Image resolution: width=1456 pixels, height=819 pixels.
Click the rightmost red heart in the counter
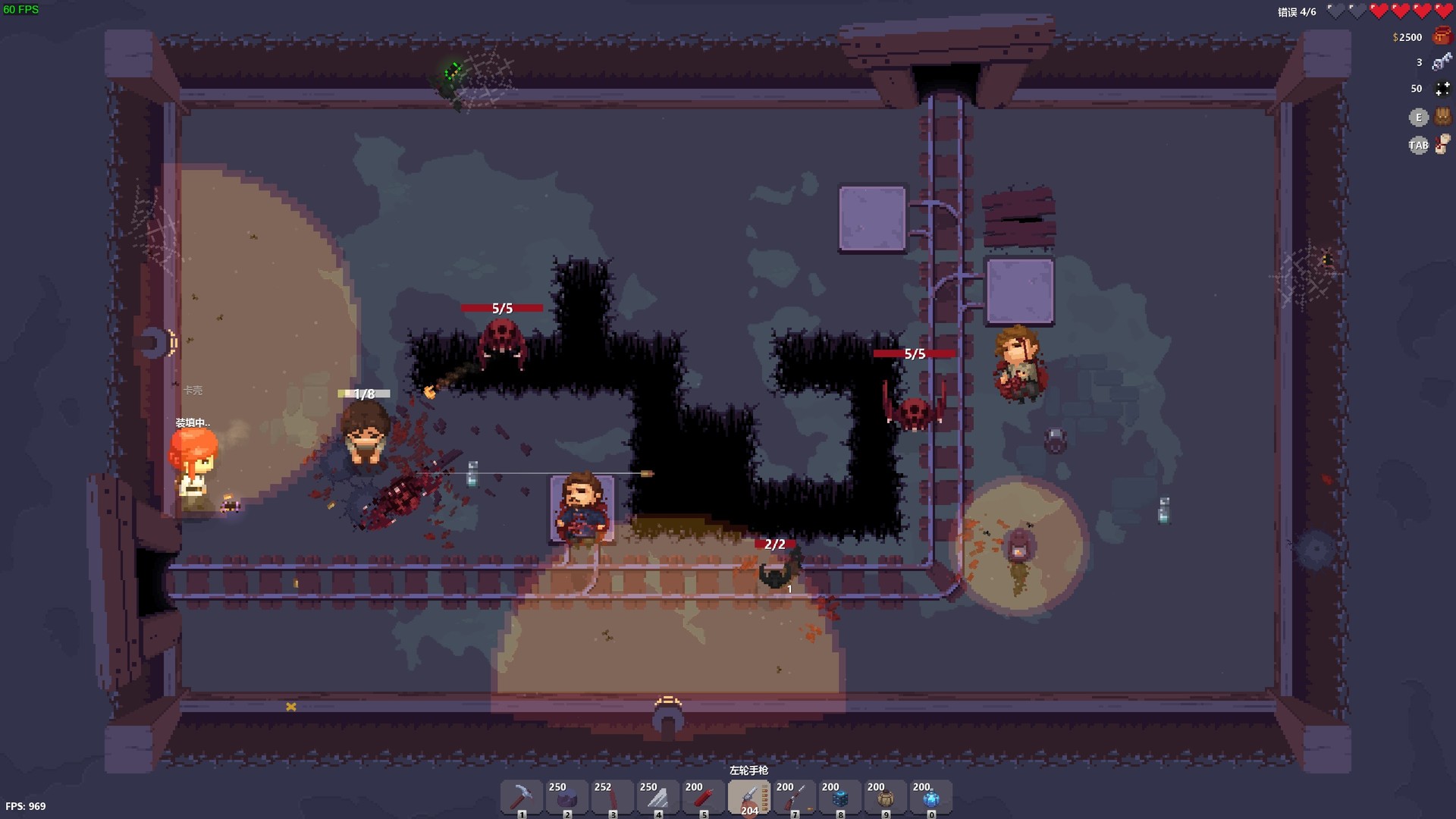point(1444,11)
